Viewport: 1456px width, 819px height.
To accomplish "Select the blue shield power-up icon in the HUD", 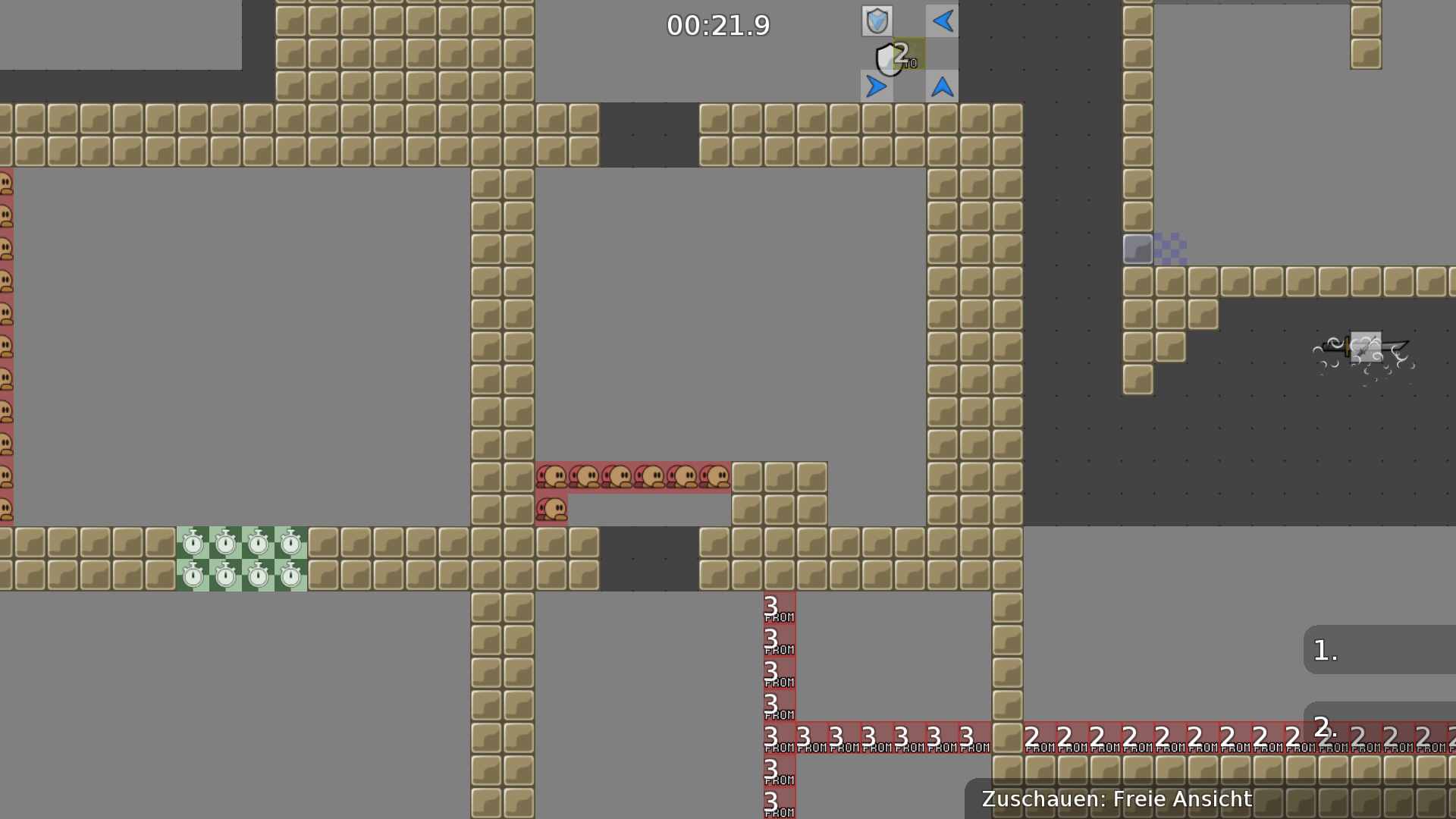I will pyautogui.click(x=877, y=21).
